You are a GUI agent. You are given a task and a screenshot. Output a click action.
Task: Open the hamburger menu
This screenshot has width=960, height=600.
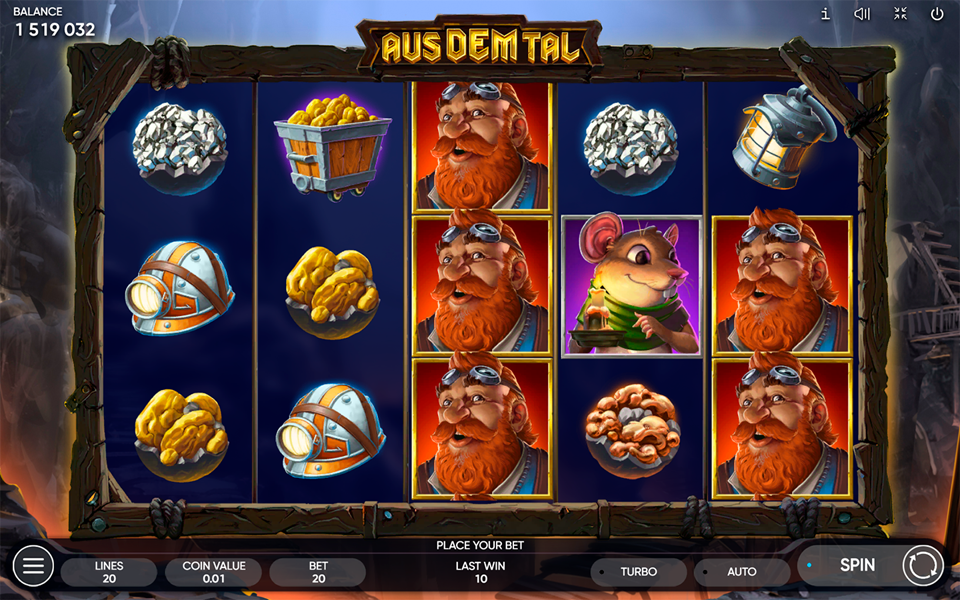pos(32,566)
